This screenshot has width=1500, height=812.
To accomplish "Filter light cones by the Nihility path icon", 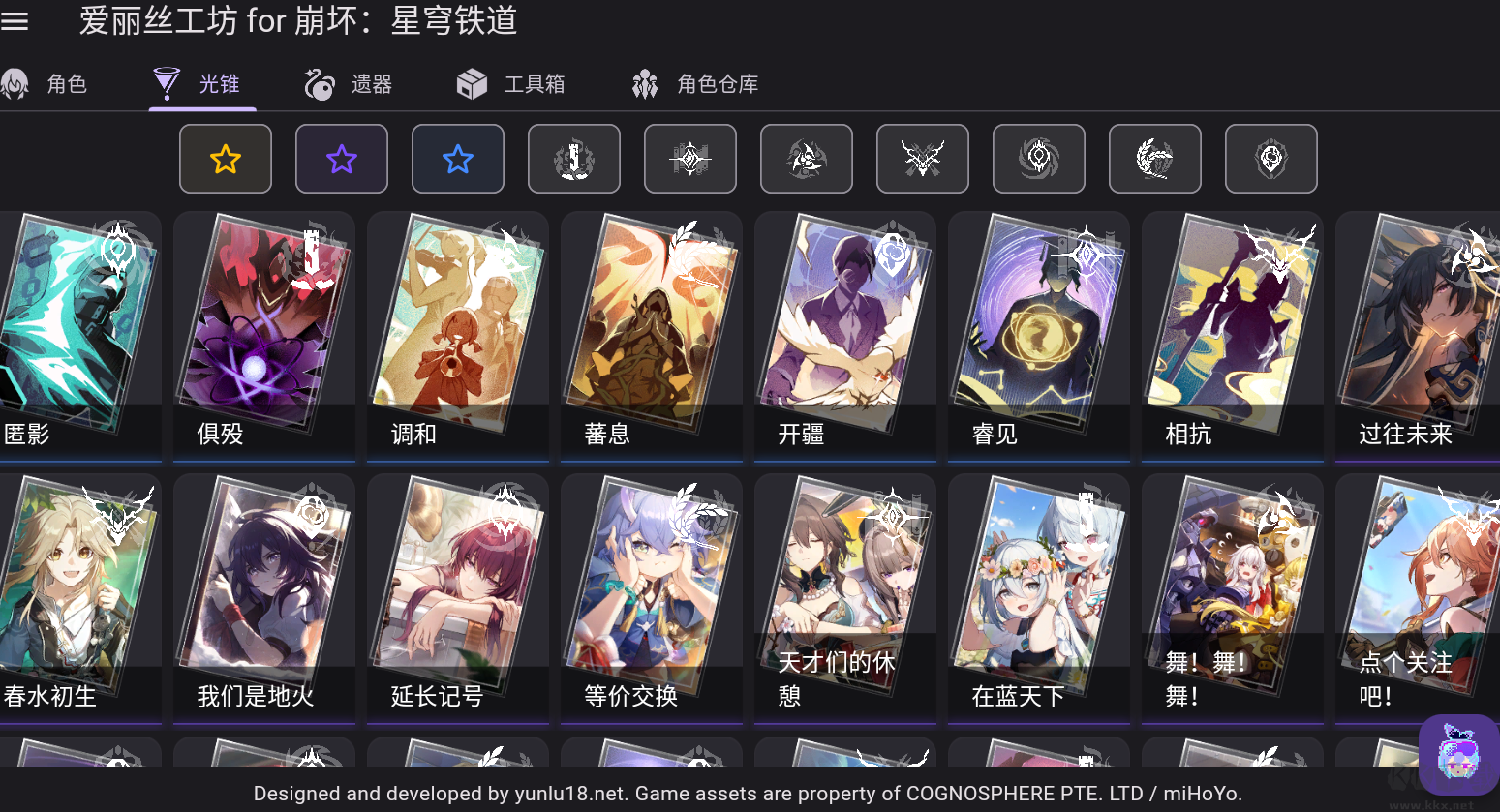I will click(x=1039, y=158).
